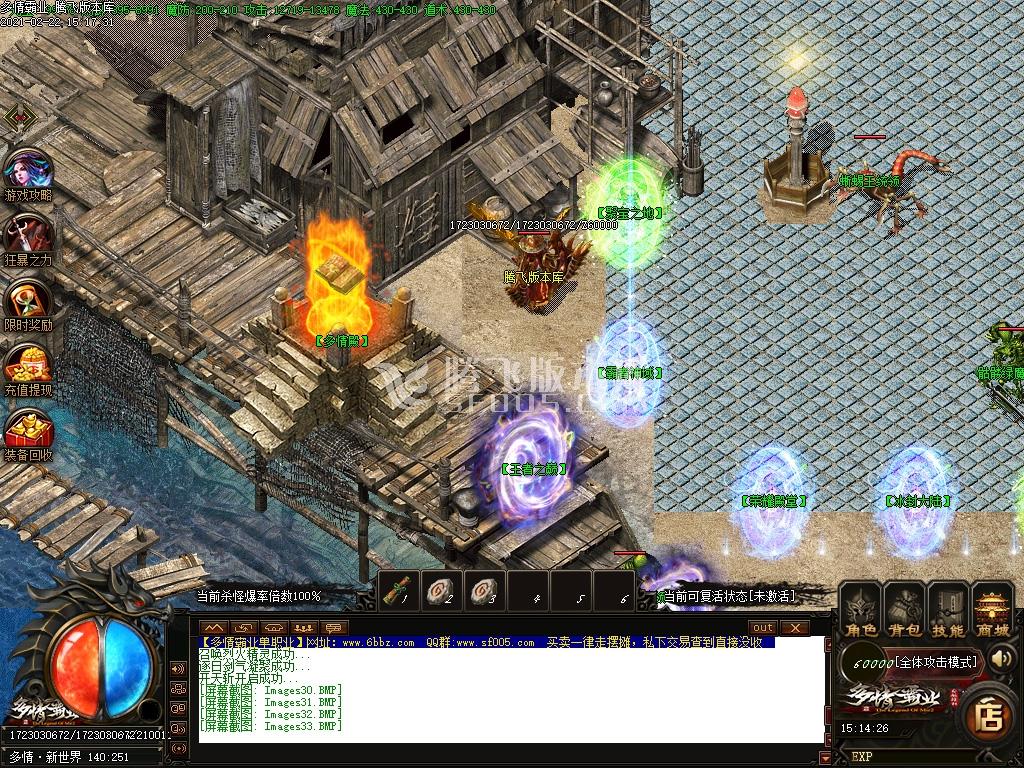Select the group chat channel tab

[x=303, y=627]
